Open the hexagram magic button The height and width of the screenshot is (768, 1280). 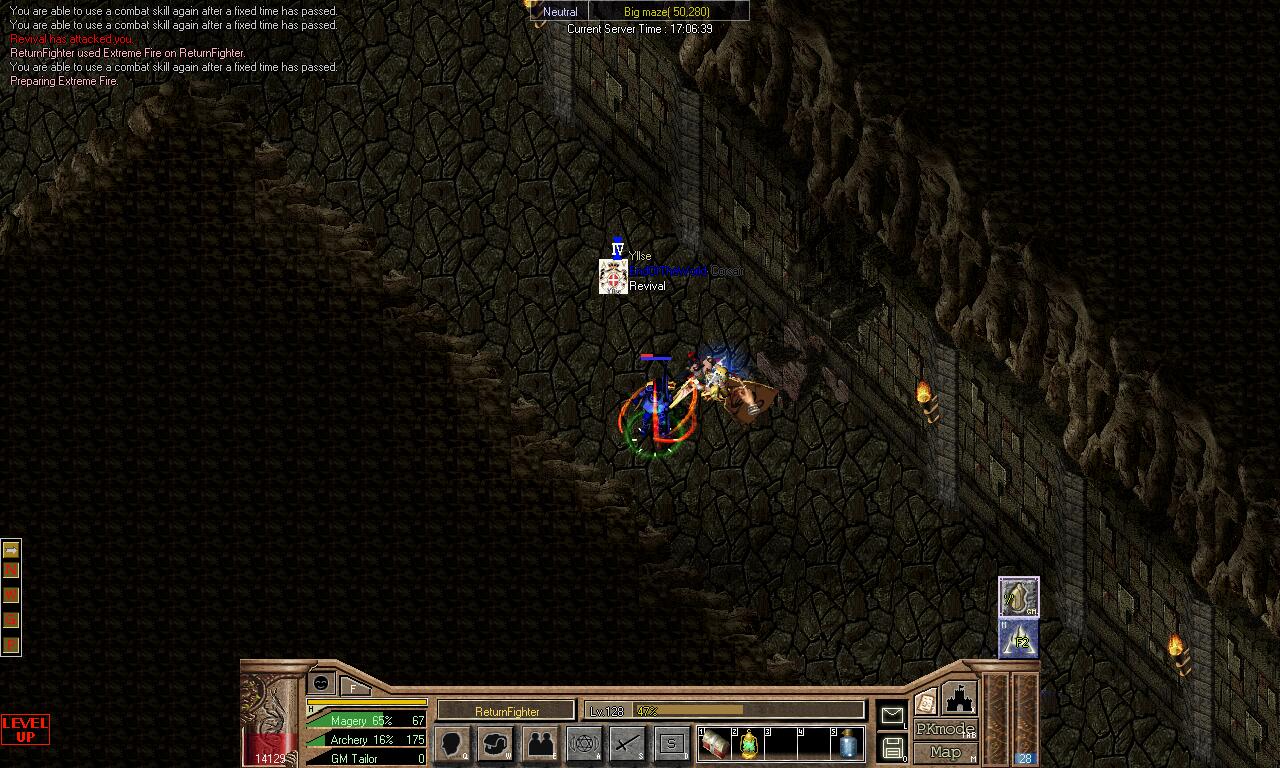pos(584,744)
